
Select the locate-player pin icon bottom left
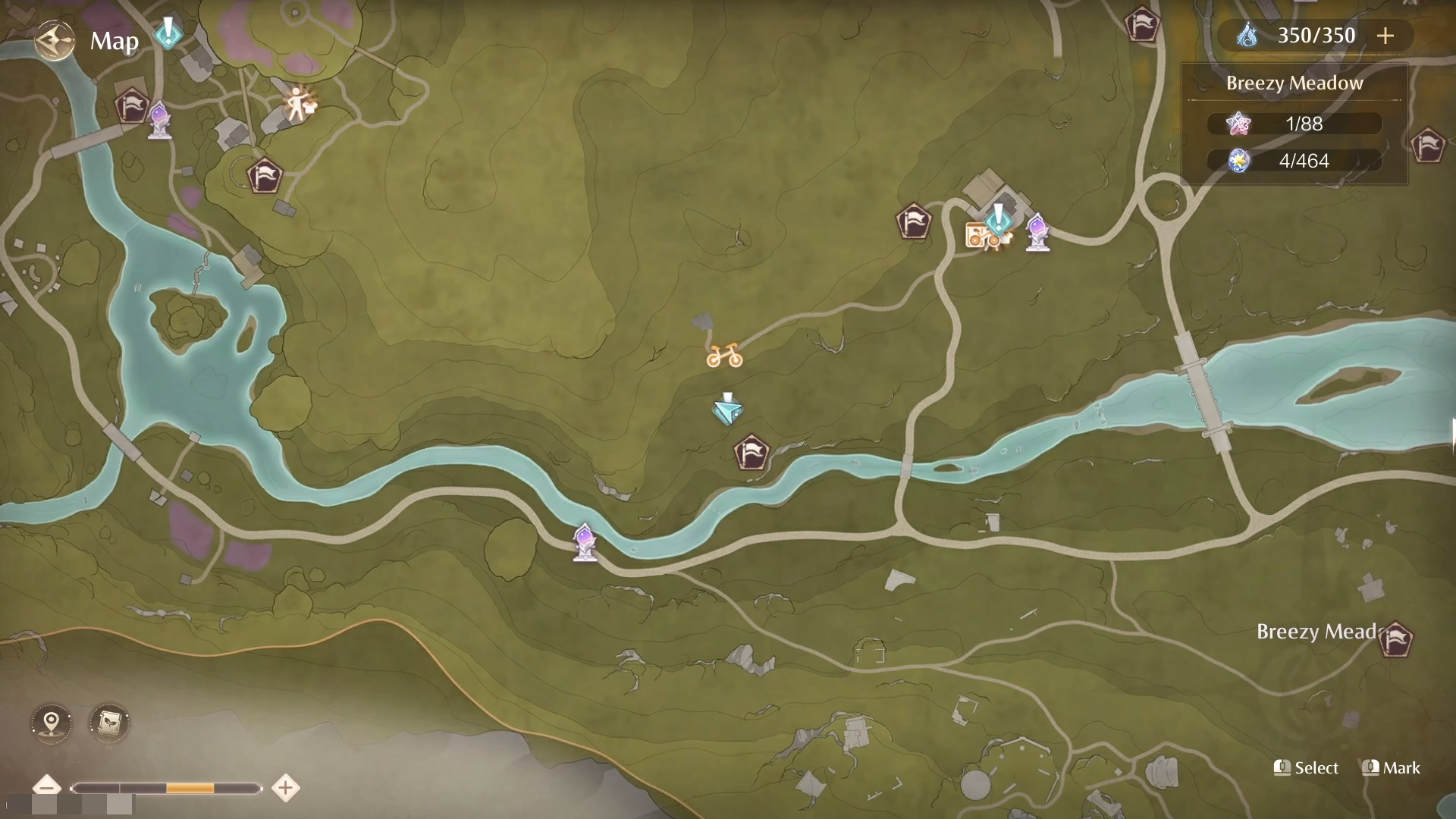(50, 723)
